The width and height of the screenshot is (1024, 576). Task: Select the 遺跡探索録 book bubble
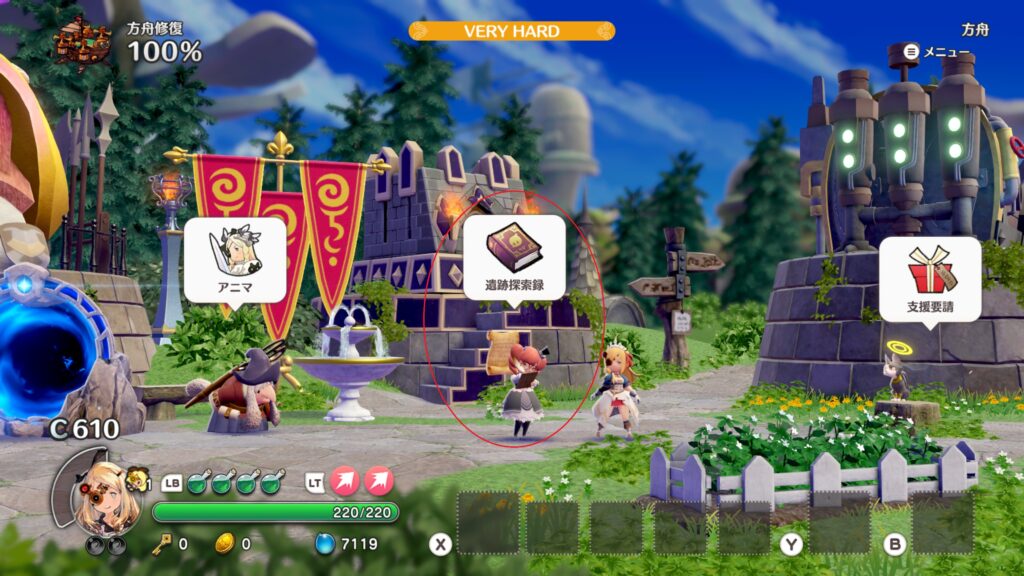tap(514, 257)
